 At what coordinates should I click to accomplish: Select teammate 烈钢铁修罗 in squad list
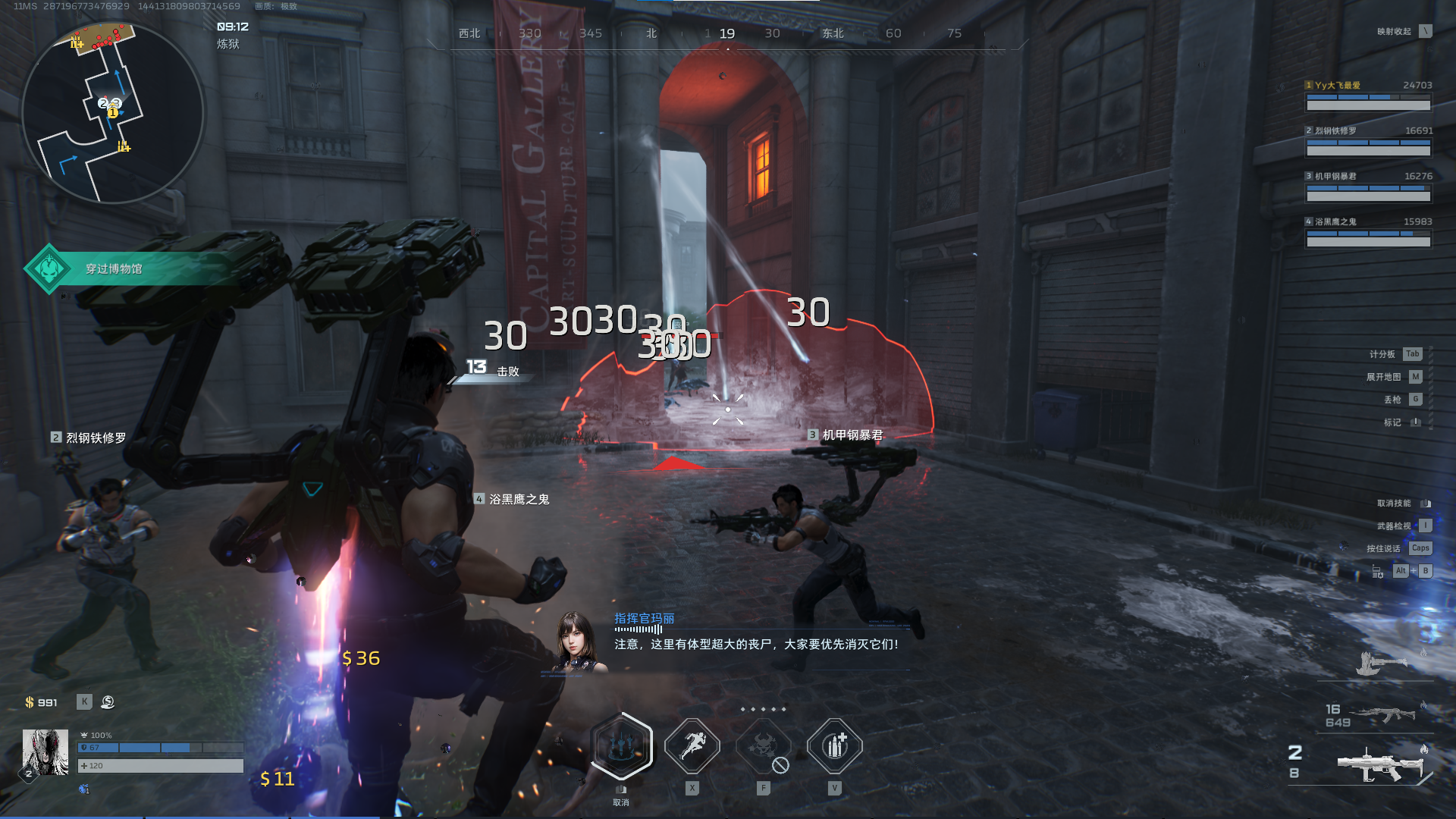pyautogui.click(x=1368, y=142)
